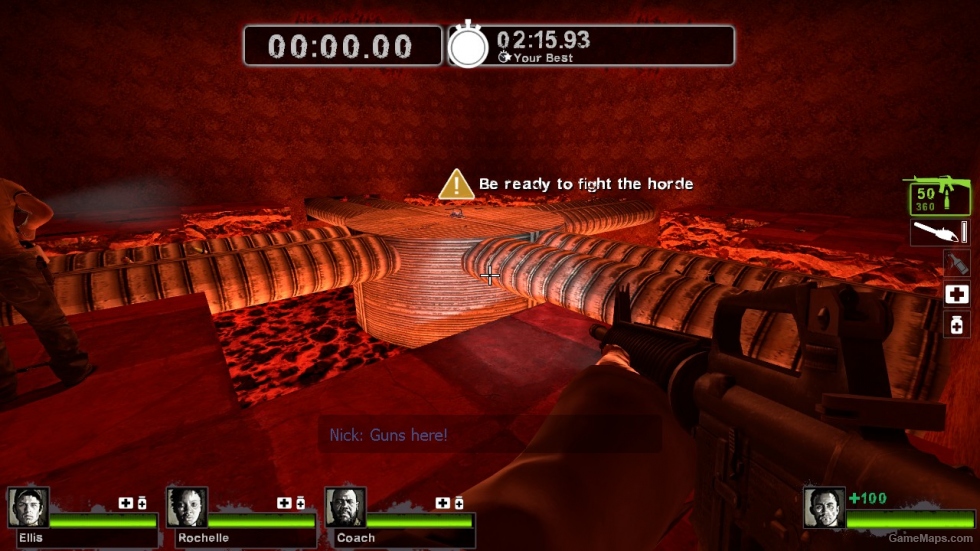This screenshot has width=980, height=551.
Task: Choose the molotov bottle slot
Action: click(957, 263)
